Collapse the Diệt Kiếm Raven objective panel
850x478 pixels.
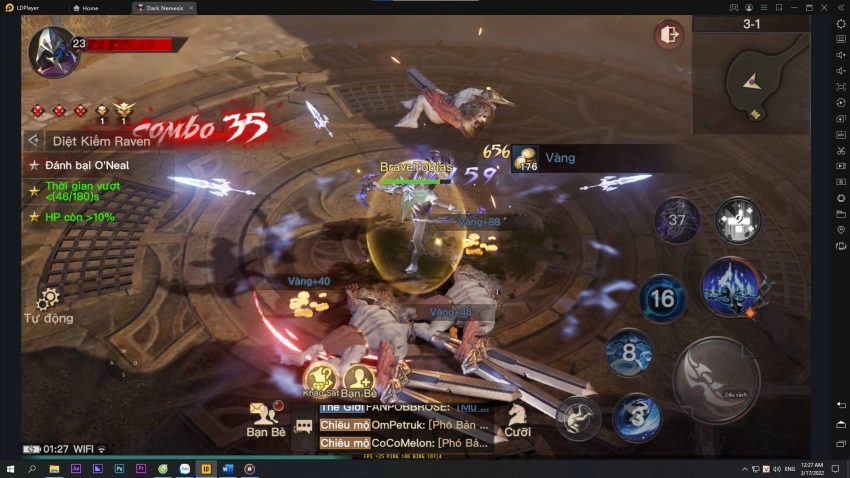coord(34,141)
